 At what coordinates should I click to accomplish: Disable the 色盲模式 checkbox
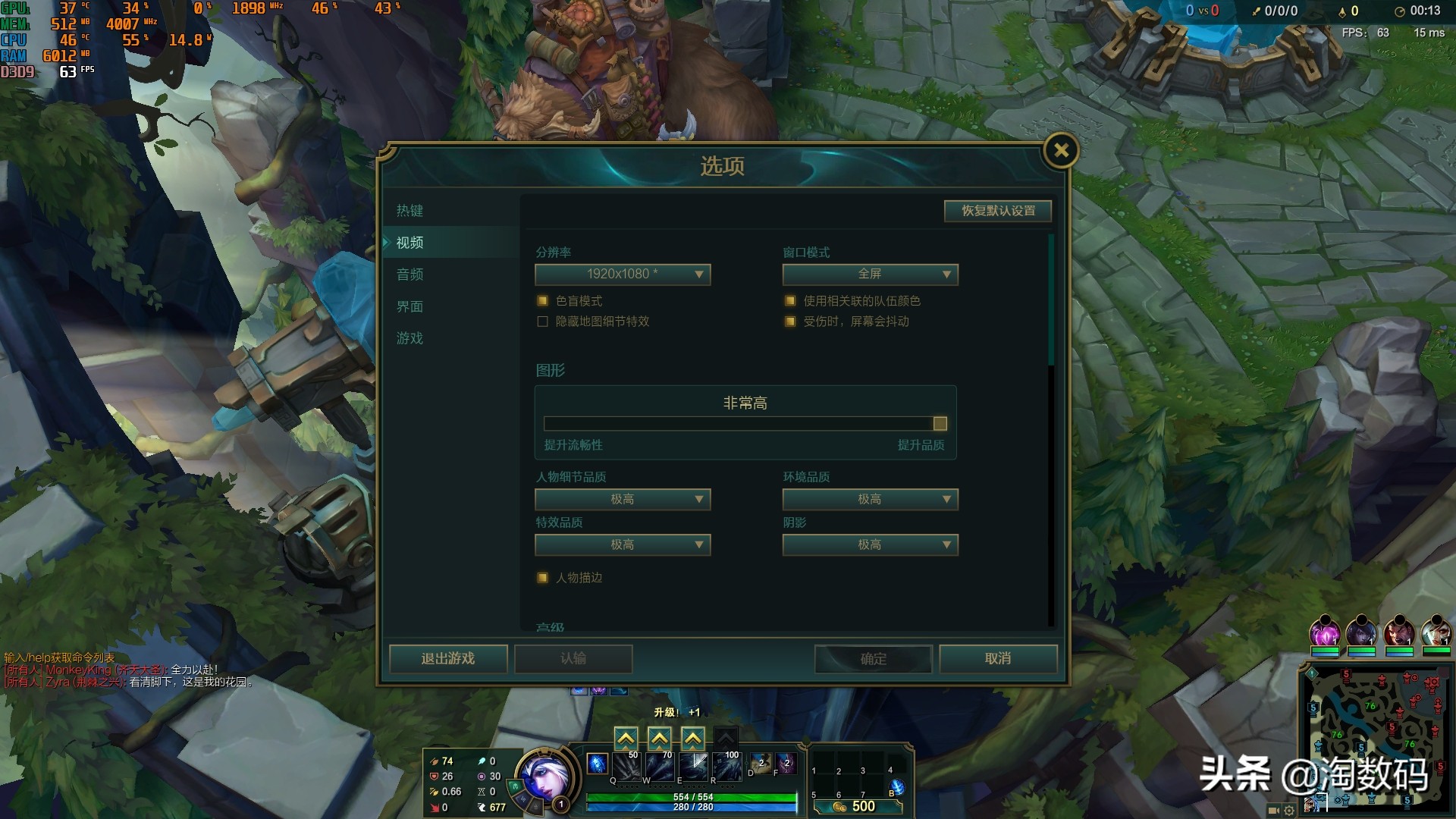pyautogui.click(x=542, y=301)
